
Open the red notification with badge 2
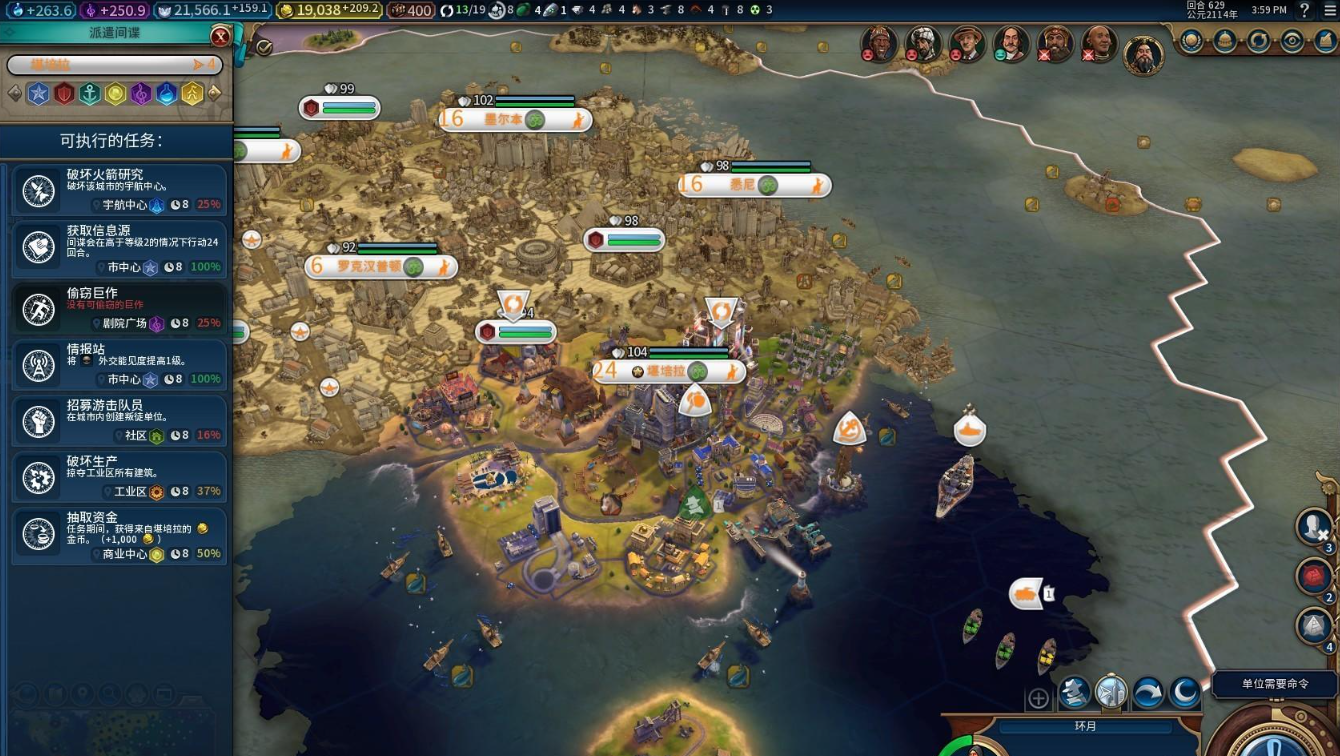click(1314, 577)
